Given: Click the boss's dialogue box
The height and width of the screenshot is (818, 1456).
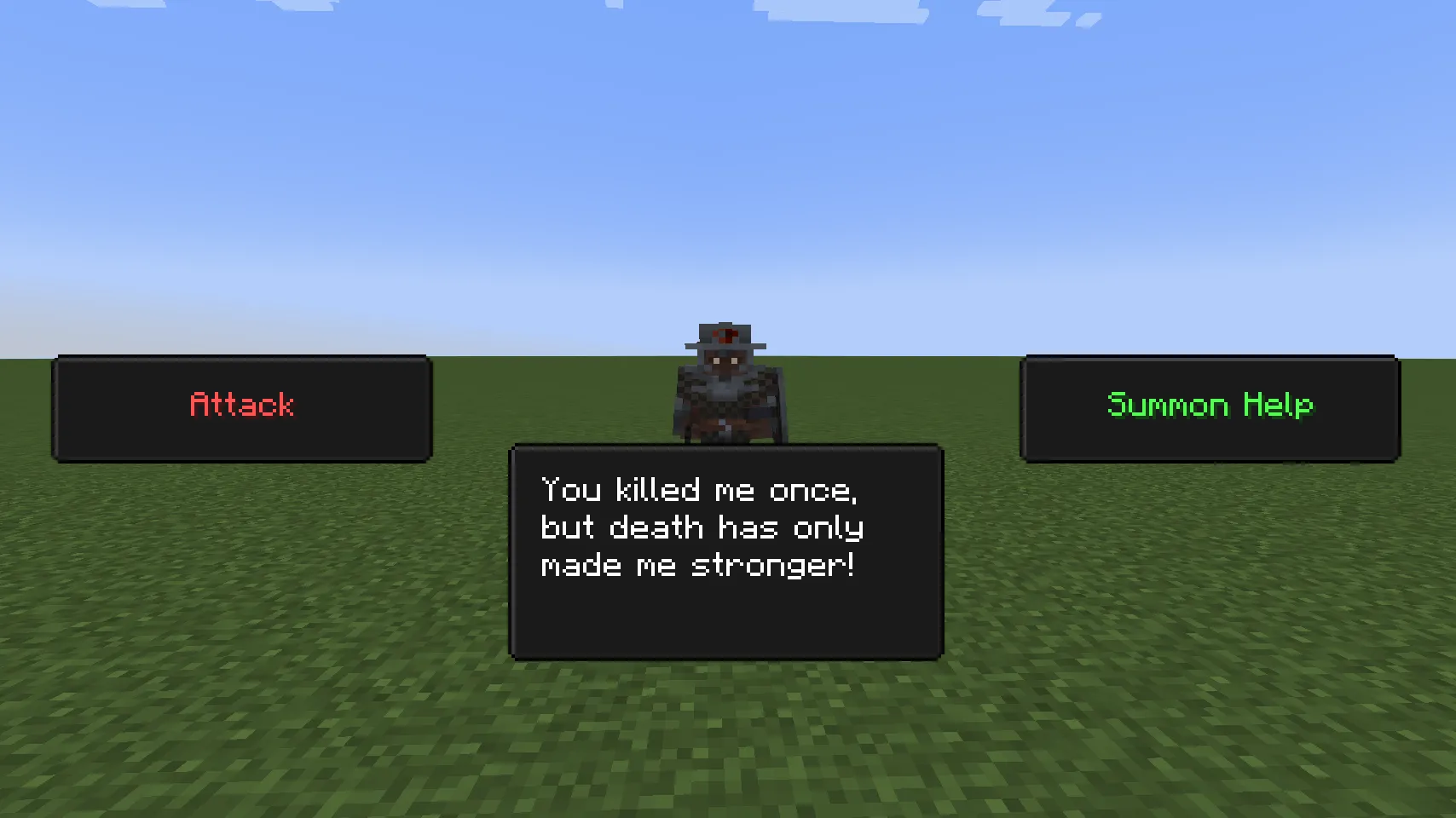Looking at the screenshot, I should (x=725, y=550).
